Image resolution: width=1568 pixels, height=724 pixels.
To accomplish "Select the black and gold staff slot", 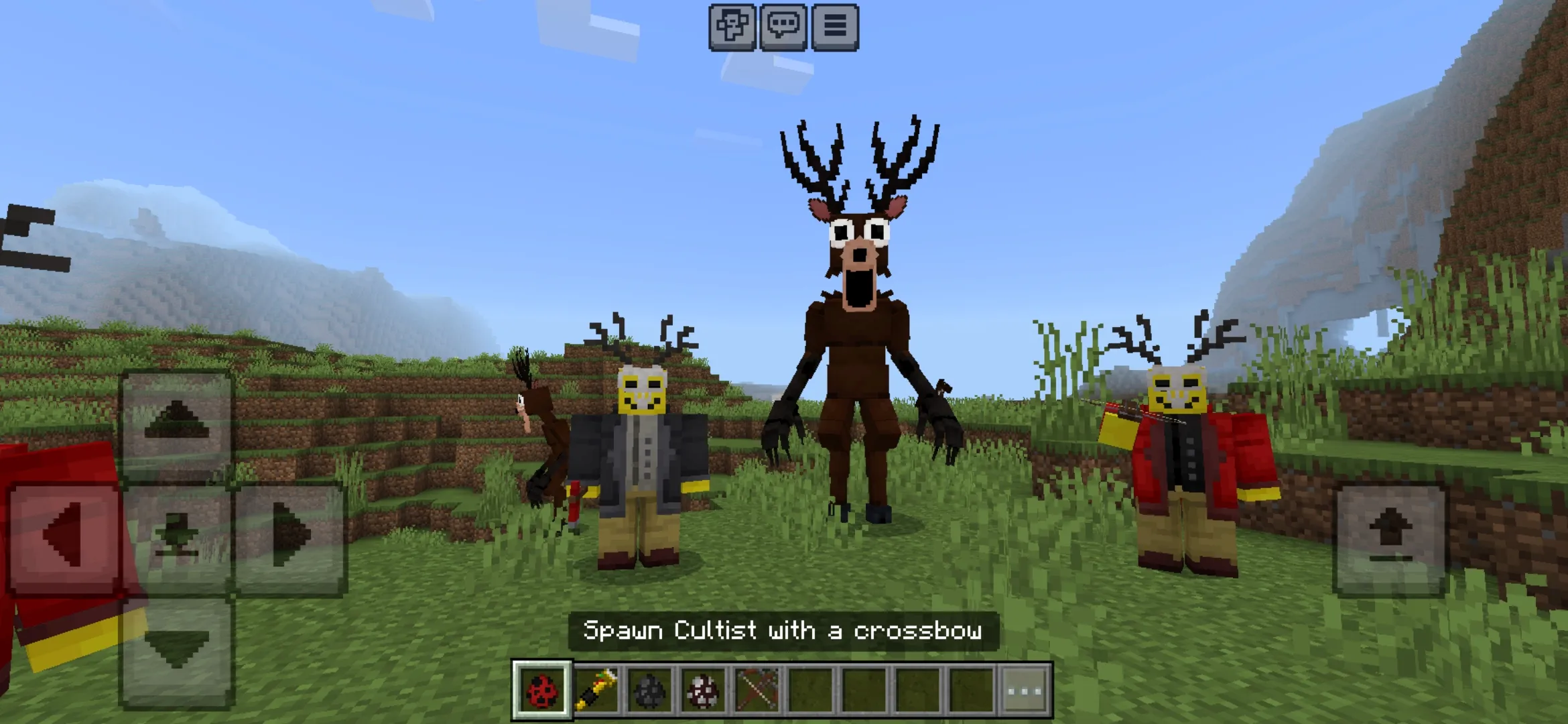I will (x=596, y=690).
